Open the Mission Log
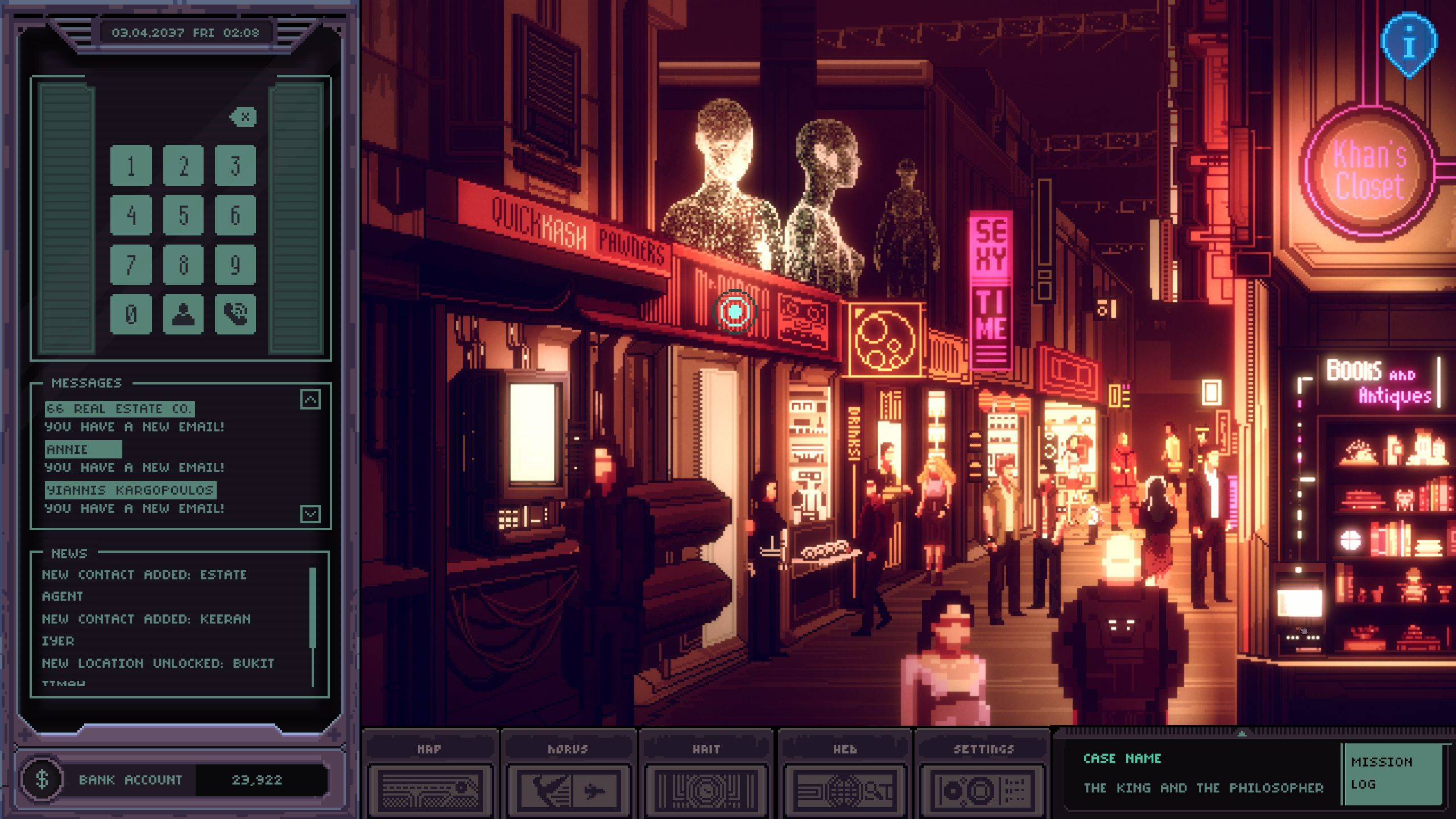Image resolution: width=1456 pixels, height=819 pixels. 1392,773
